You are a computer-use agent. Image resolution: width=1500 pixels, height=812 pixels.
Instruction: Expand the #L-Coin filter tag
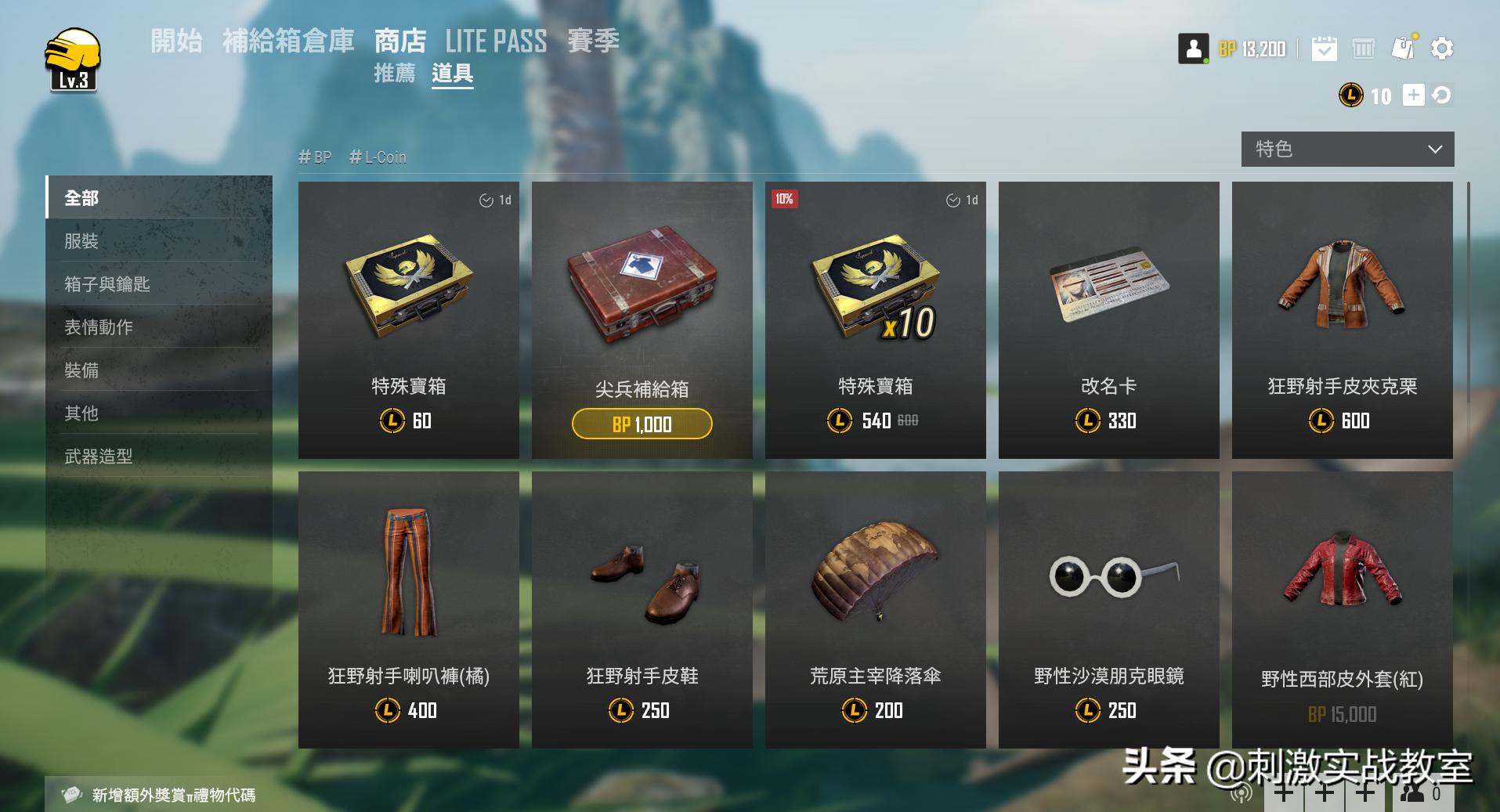click(x=378, y=157)
